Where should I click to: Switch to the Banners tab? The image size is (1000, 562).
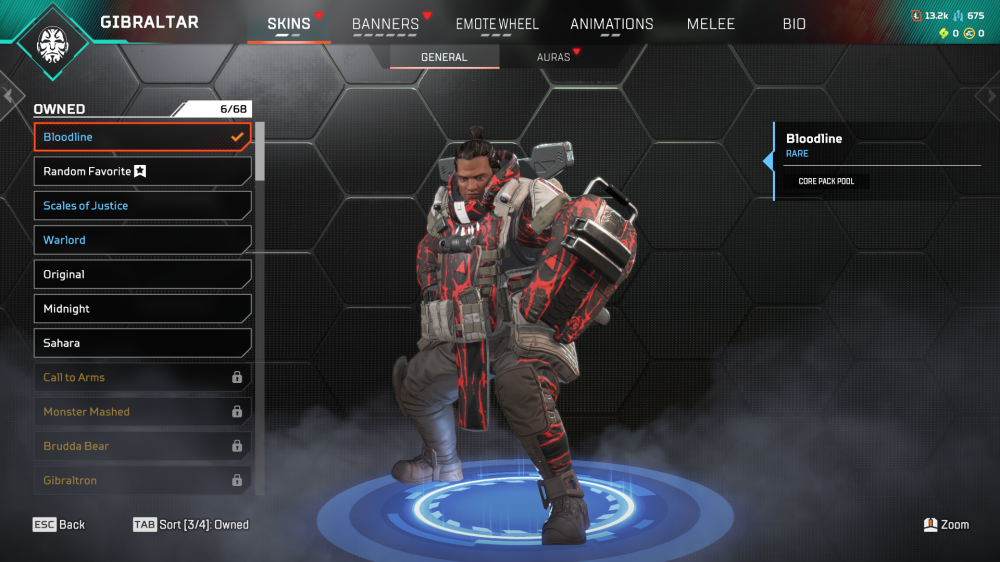(x=385, y=24)
